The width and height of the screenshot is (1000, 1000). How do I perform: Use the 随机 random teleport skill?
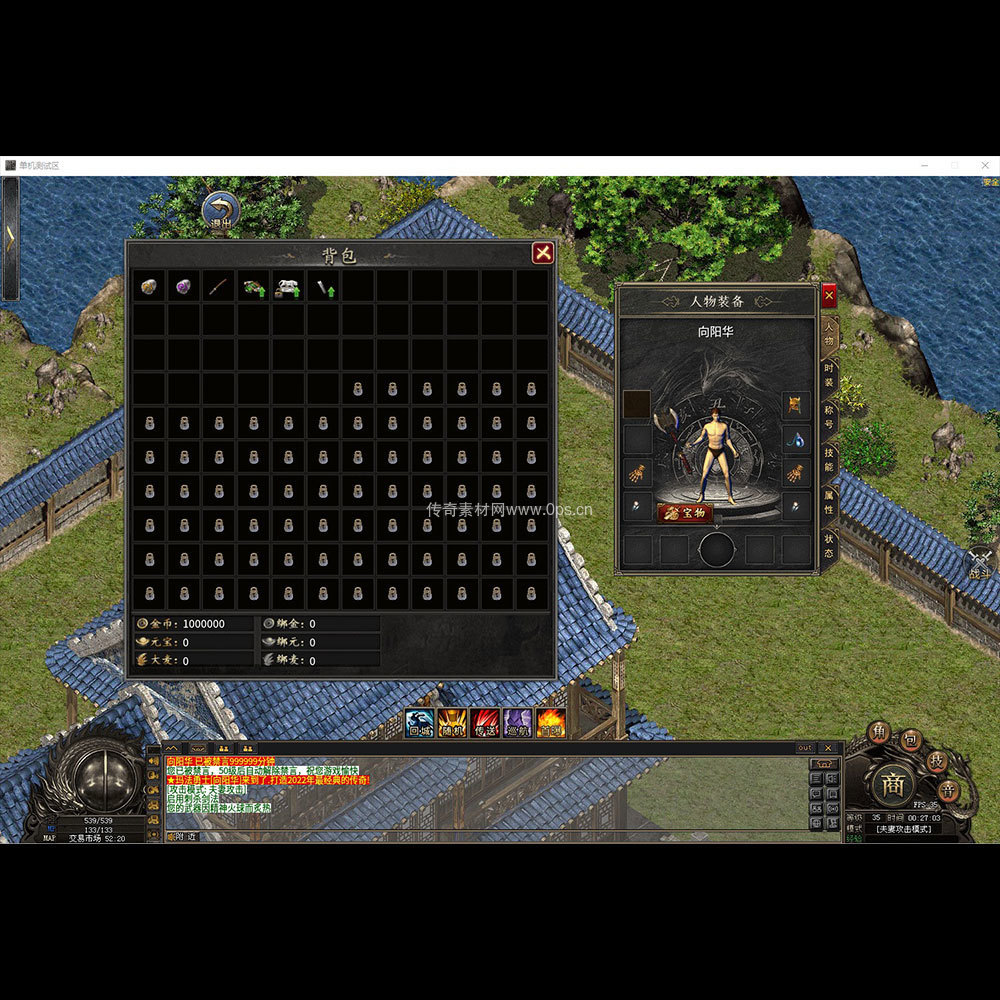452,722
